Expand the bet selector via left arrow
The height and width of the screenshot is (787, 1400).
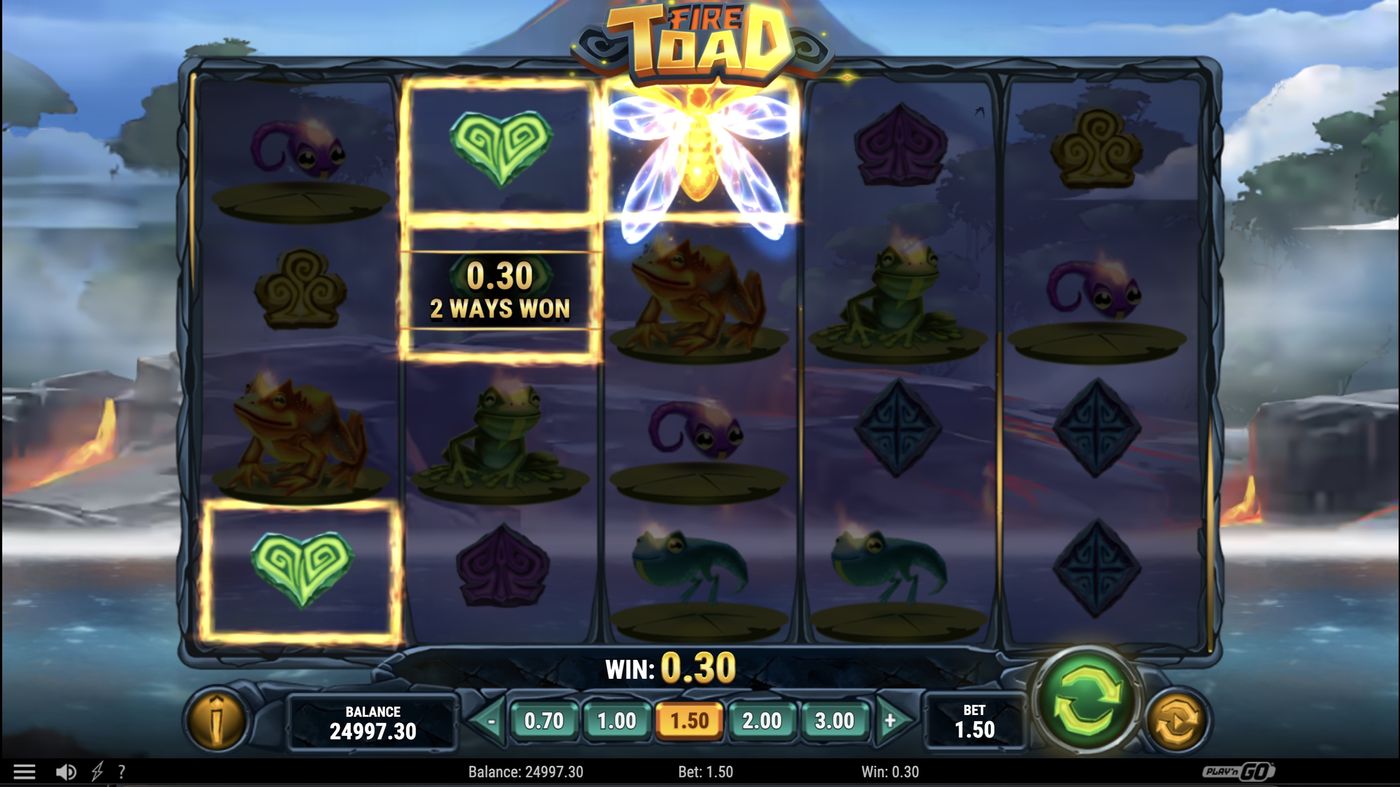pyautogui.click(x=491, y=719)
